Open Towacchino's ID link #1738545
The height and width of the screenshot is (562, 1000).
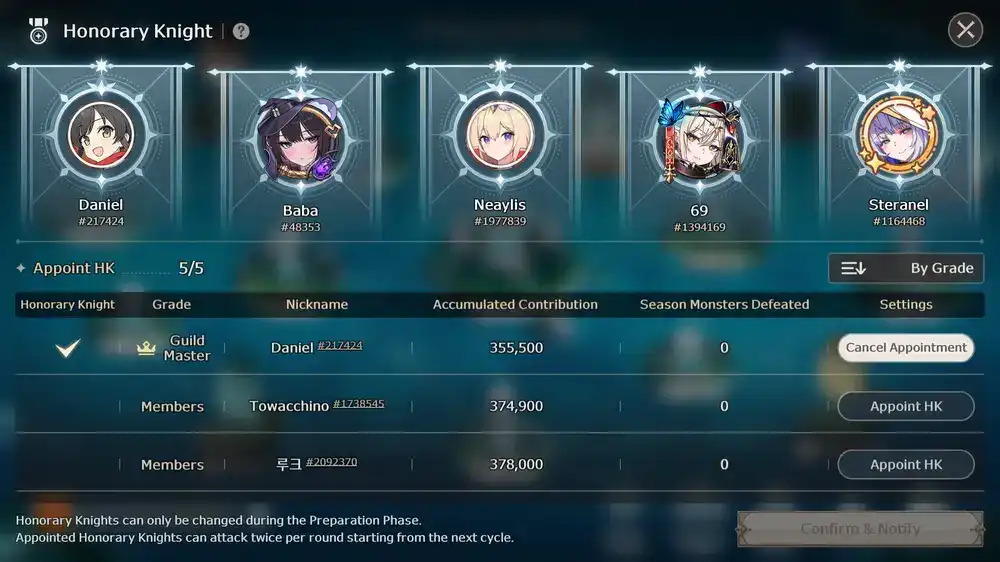click(x=359, y=404)
